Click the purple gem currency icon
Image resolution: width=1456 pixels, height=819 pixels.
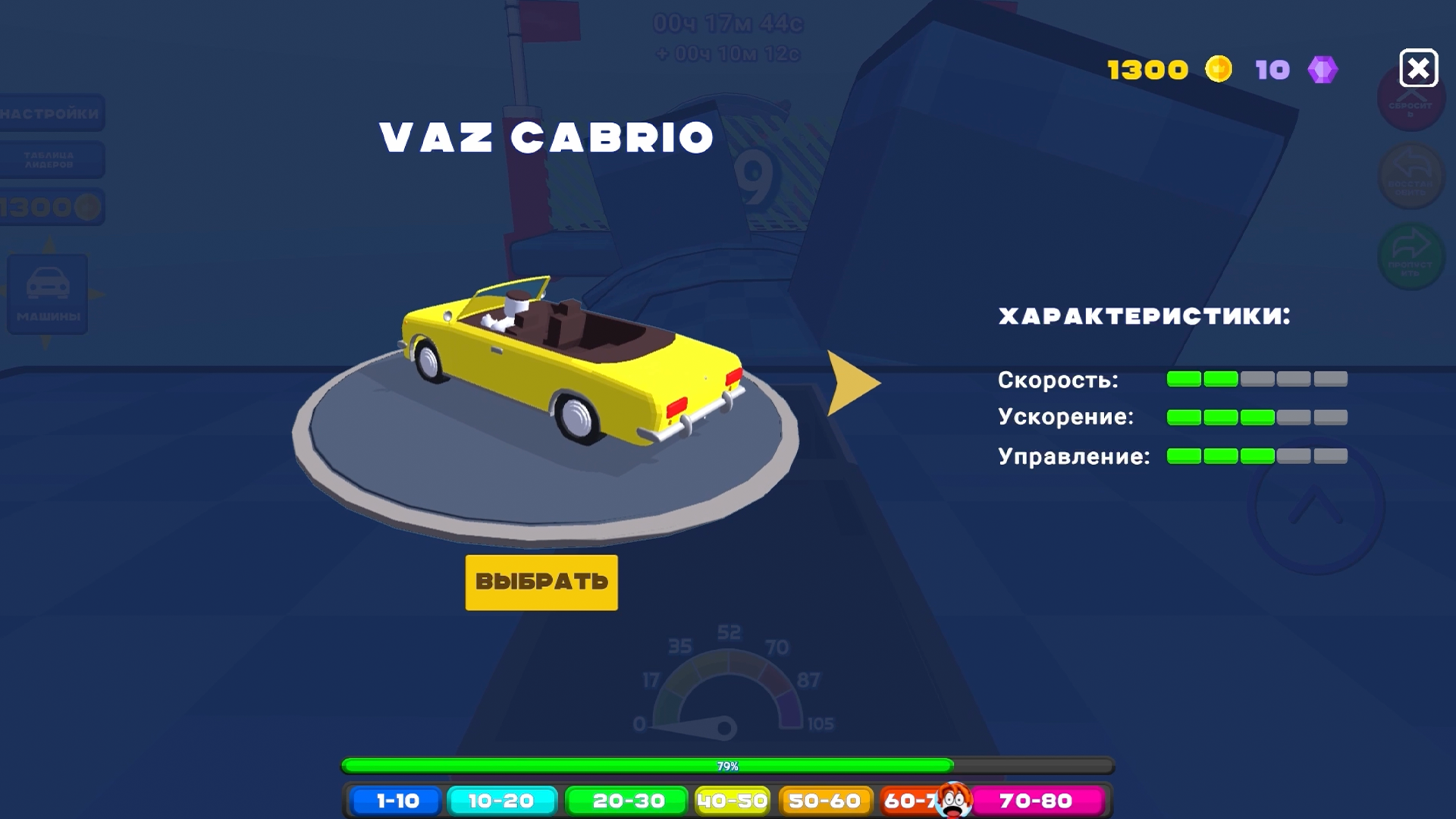pos(1324,69)
